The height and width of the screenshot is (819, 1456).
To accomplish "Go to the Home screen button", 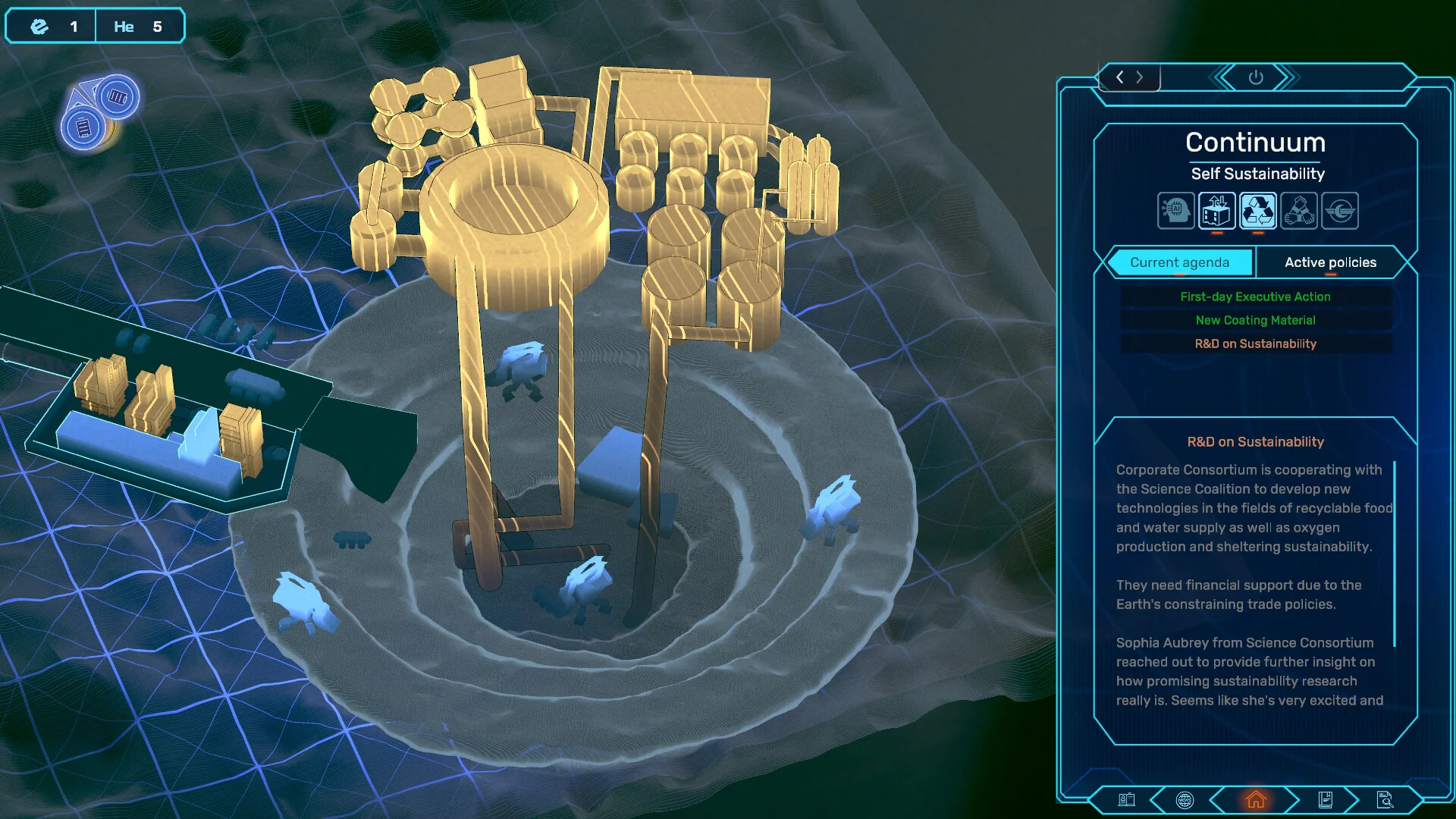I will click(x=1256, y=799).
